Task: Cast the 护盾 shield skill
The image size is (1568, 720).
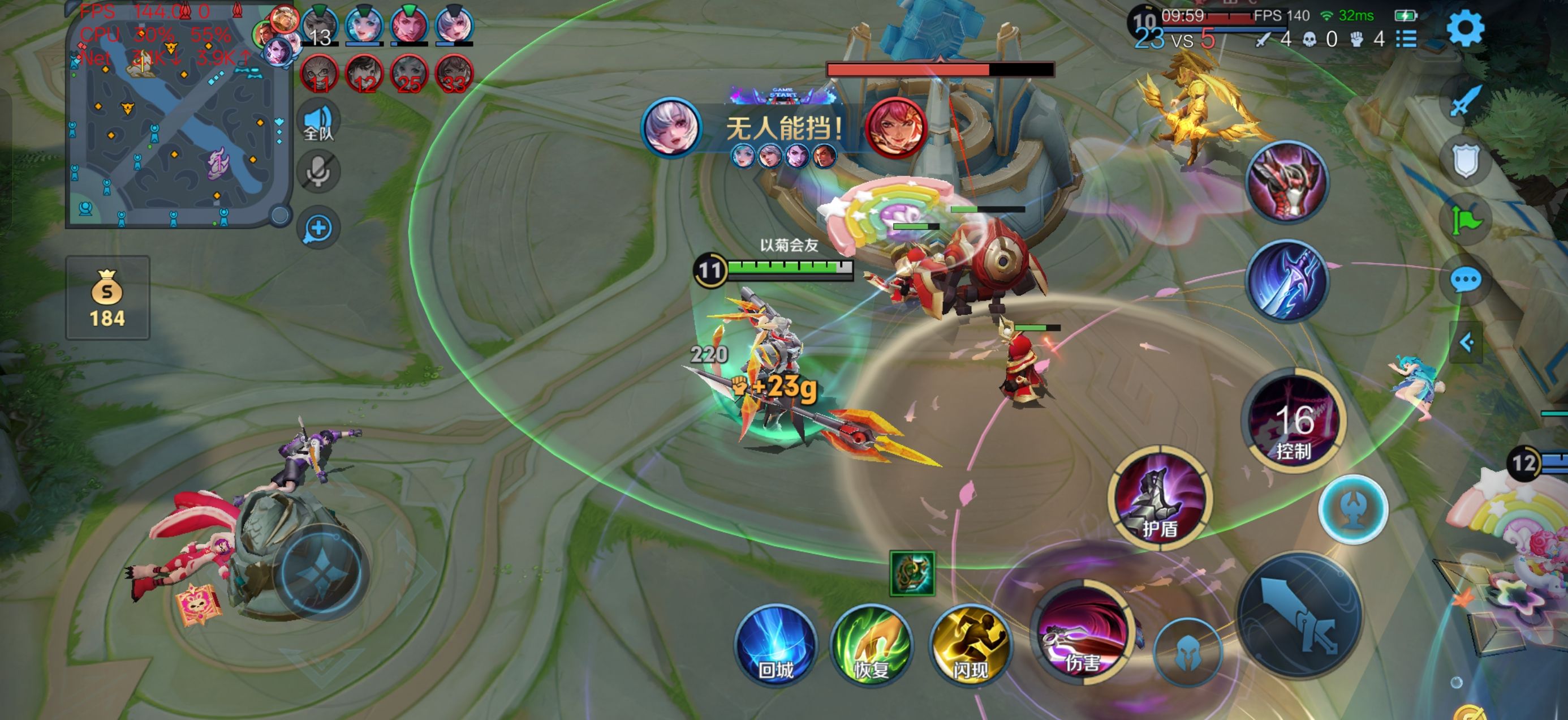Action: (1160, 498)
